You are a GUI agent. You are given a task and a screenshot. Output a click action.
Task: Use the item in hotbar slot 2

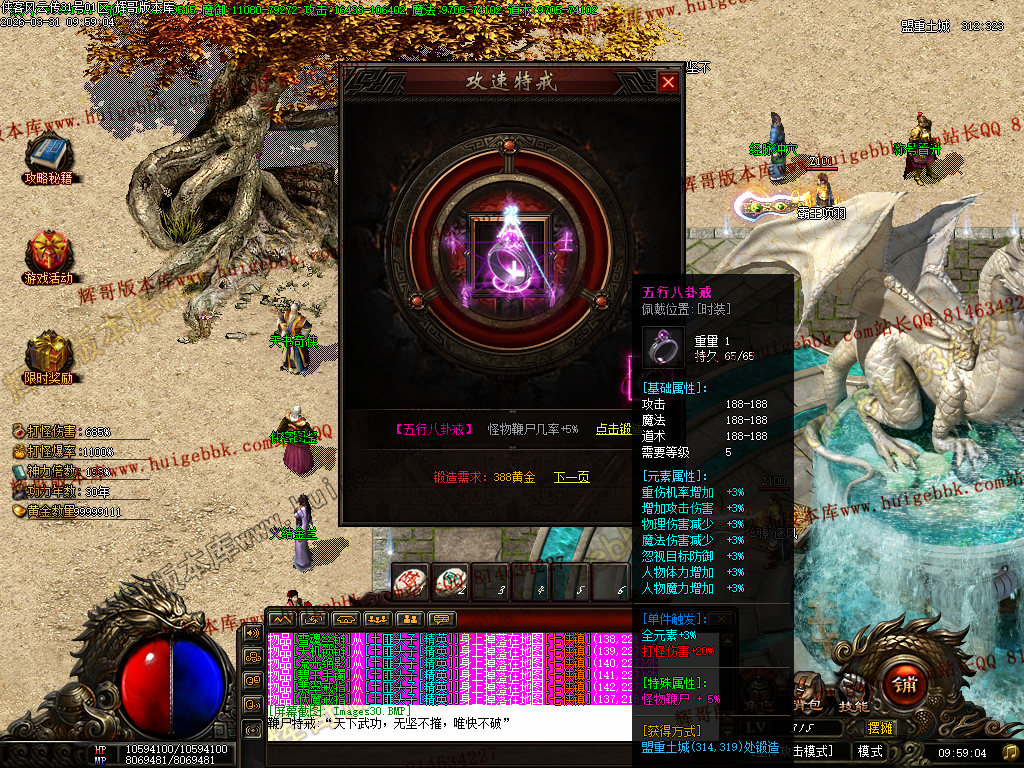(x=451, y=581)
